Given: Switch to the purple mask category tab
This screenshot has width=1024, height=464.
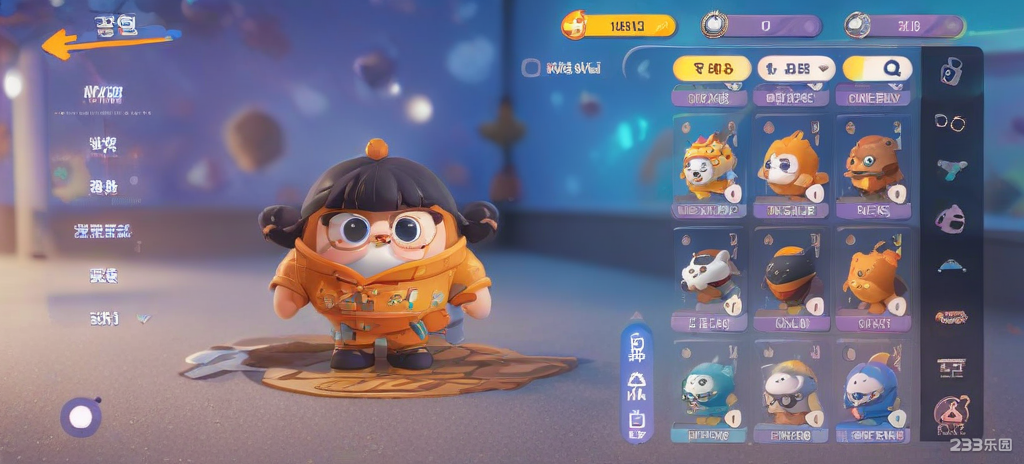Looking at the screenshot, I should [x=950, y=217].
